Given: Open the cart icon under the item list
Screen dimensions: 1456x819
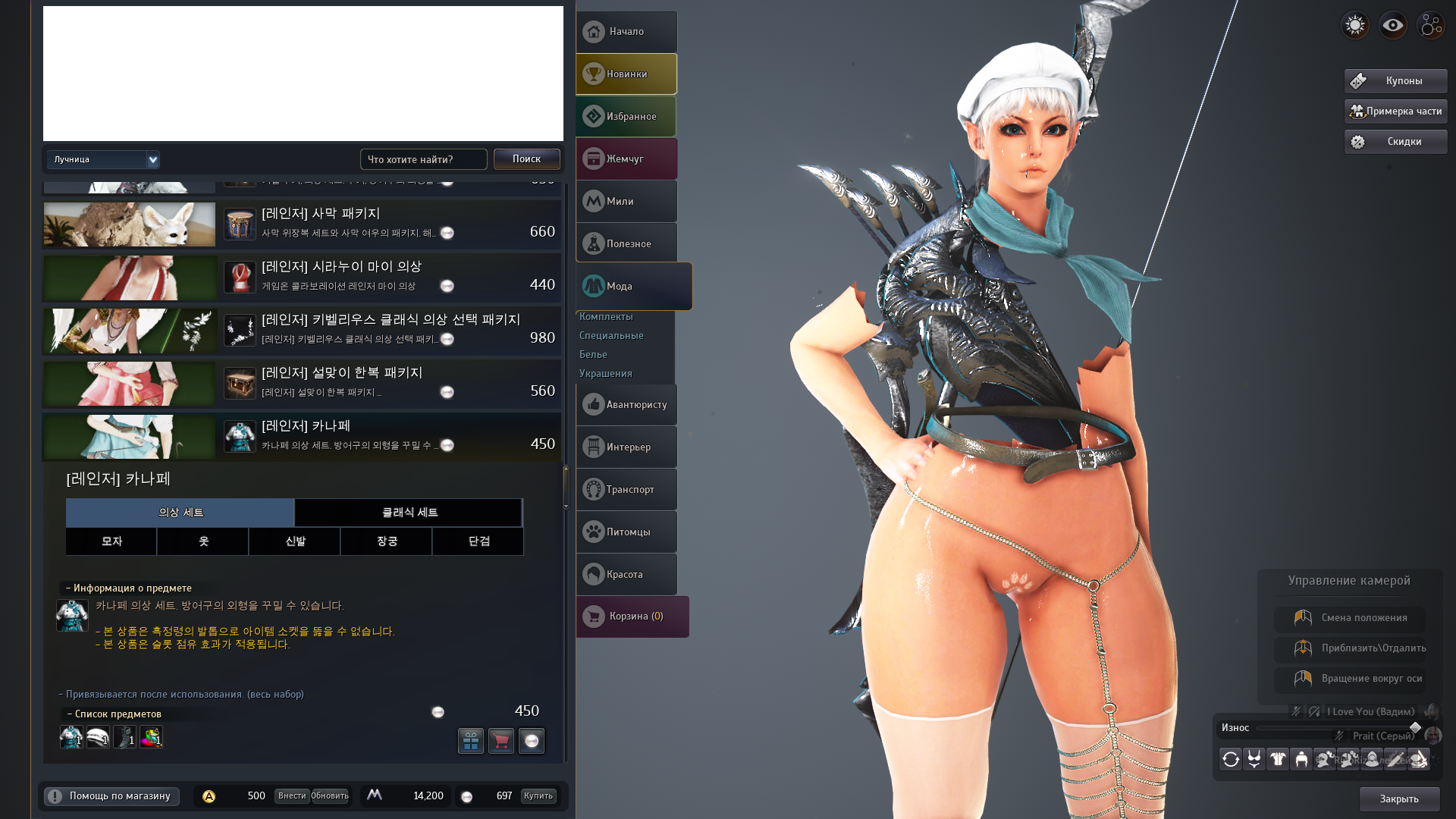Looking at the screenshot, I should tap(501, 741).
